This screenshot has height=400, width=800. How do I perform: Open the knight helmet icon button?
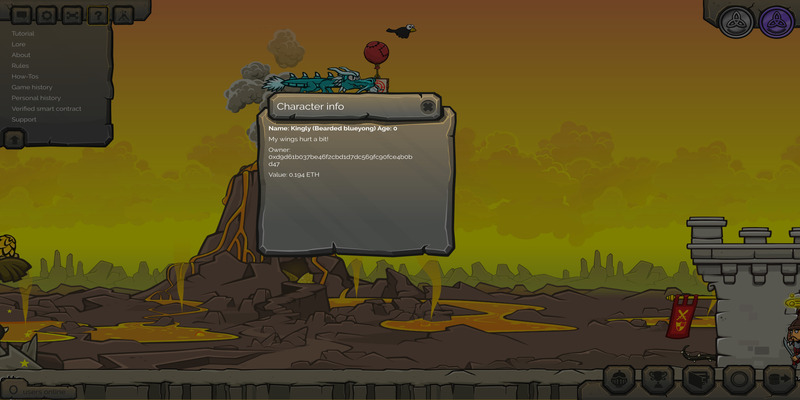[618, 380]
